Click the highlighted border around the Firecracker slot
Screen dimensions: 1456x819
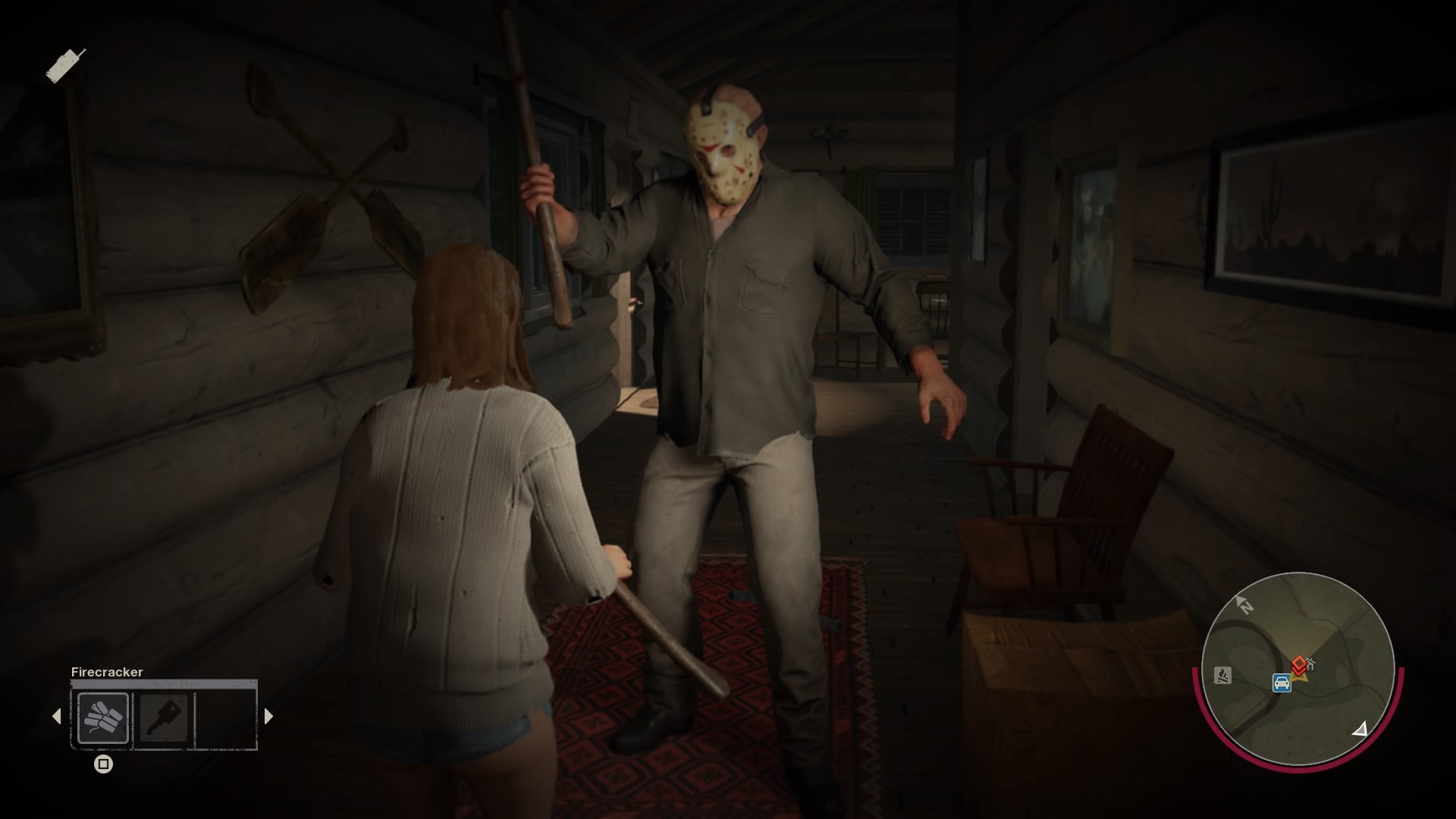tap(104, 694)
